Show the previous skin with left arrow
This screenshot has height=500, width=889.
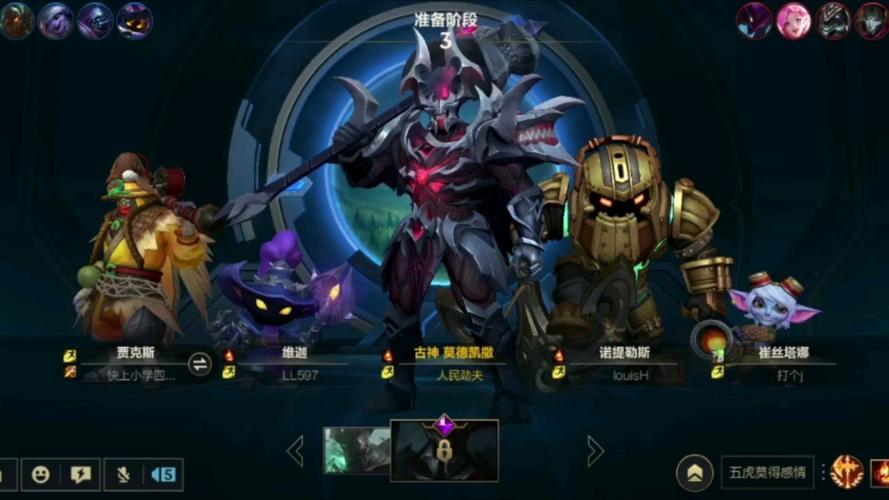pyautogui.click(x=295, y=451)
